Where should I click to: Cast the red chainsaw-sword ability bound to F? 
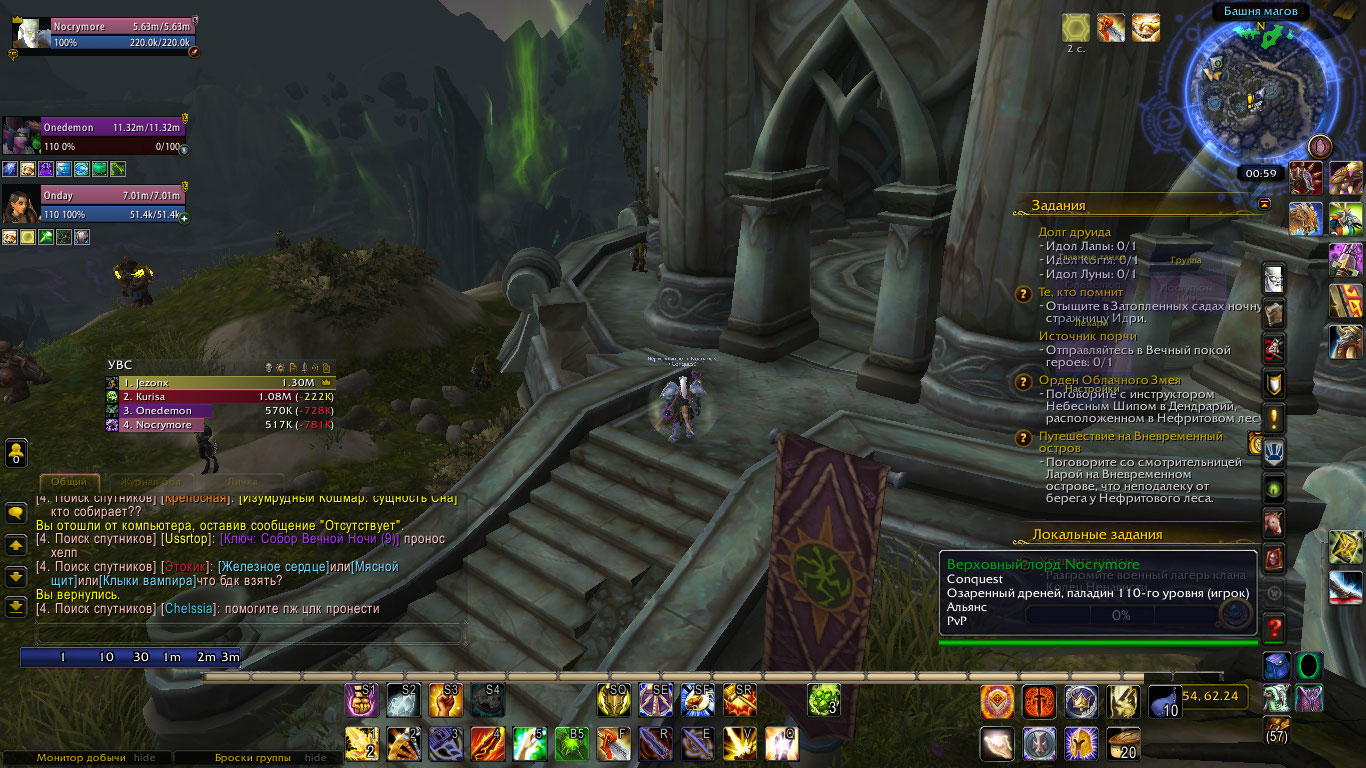(x=613, y=743)
